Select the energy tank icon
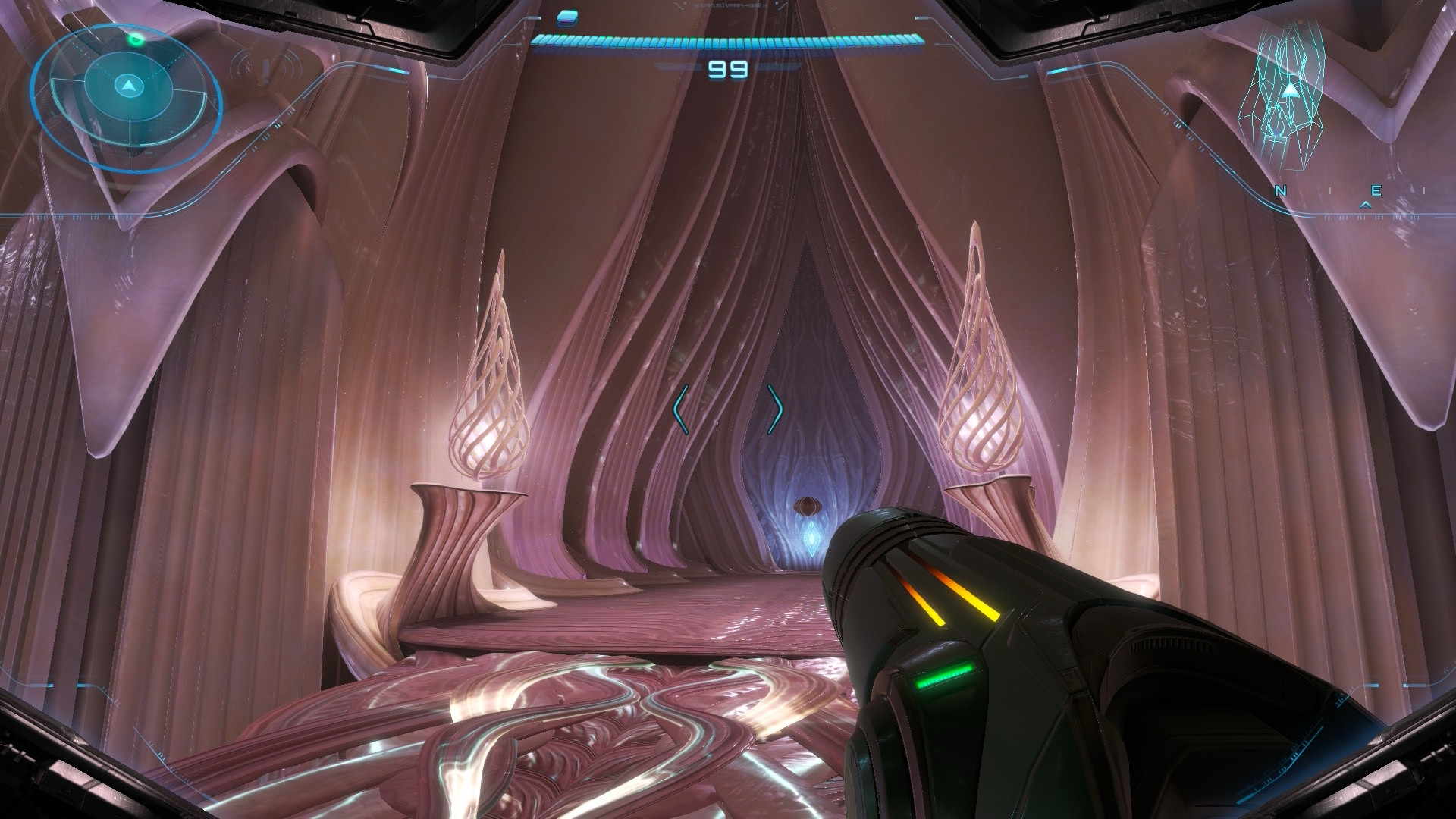1456x819 pixels. 567,16
